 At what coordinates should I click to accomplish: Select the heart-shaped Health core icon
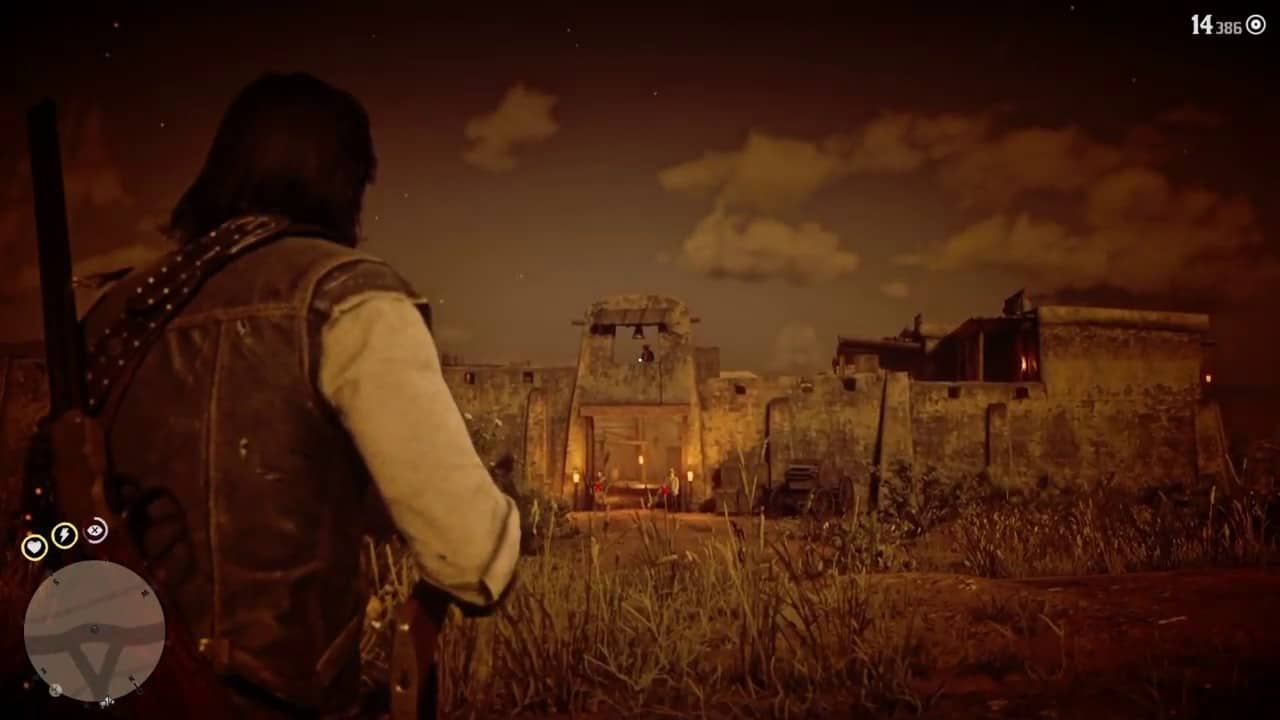coord(34,546)
